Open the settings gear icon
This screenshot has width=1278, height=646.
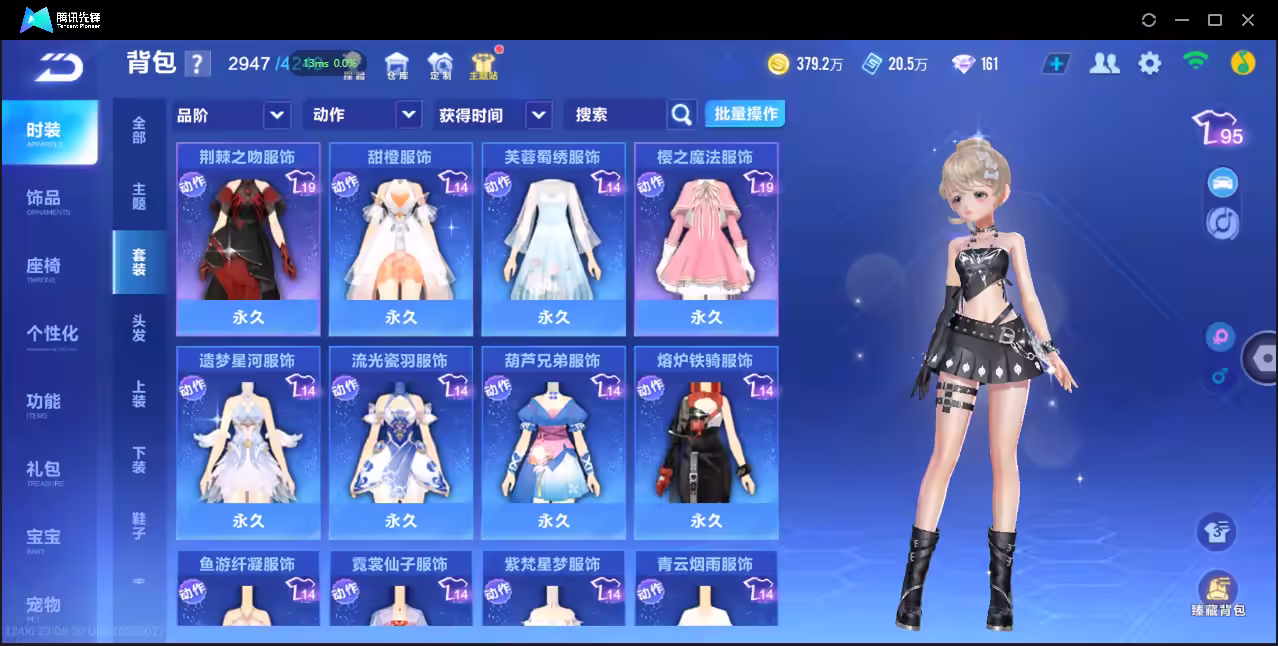[1150, 64]
